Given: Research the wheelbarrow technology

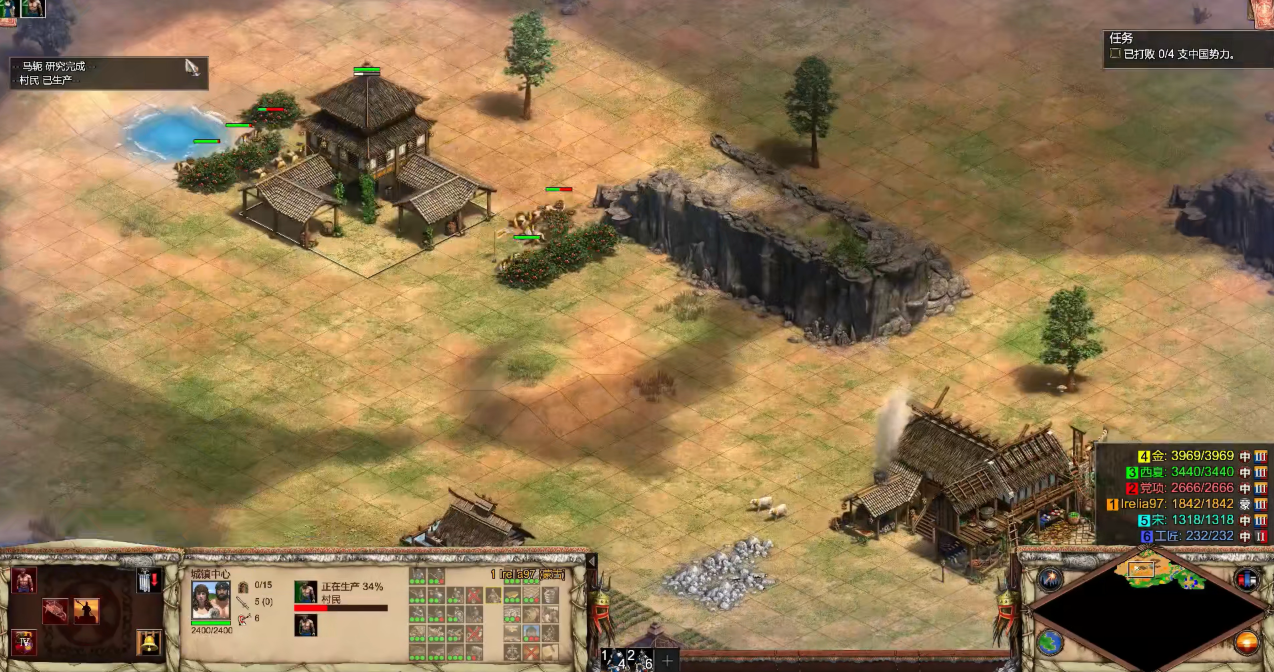Looking at the screenshot, I should coord(56,611).
